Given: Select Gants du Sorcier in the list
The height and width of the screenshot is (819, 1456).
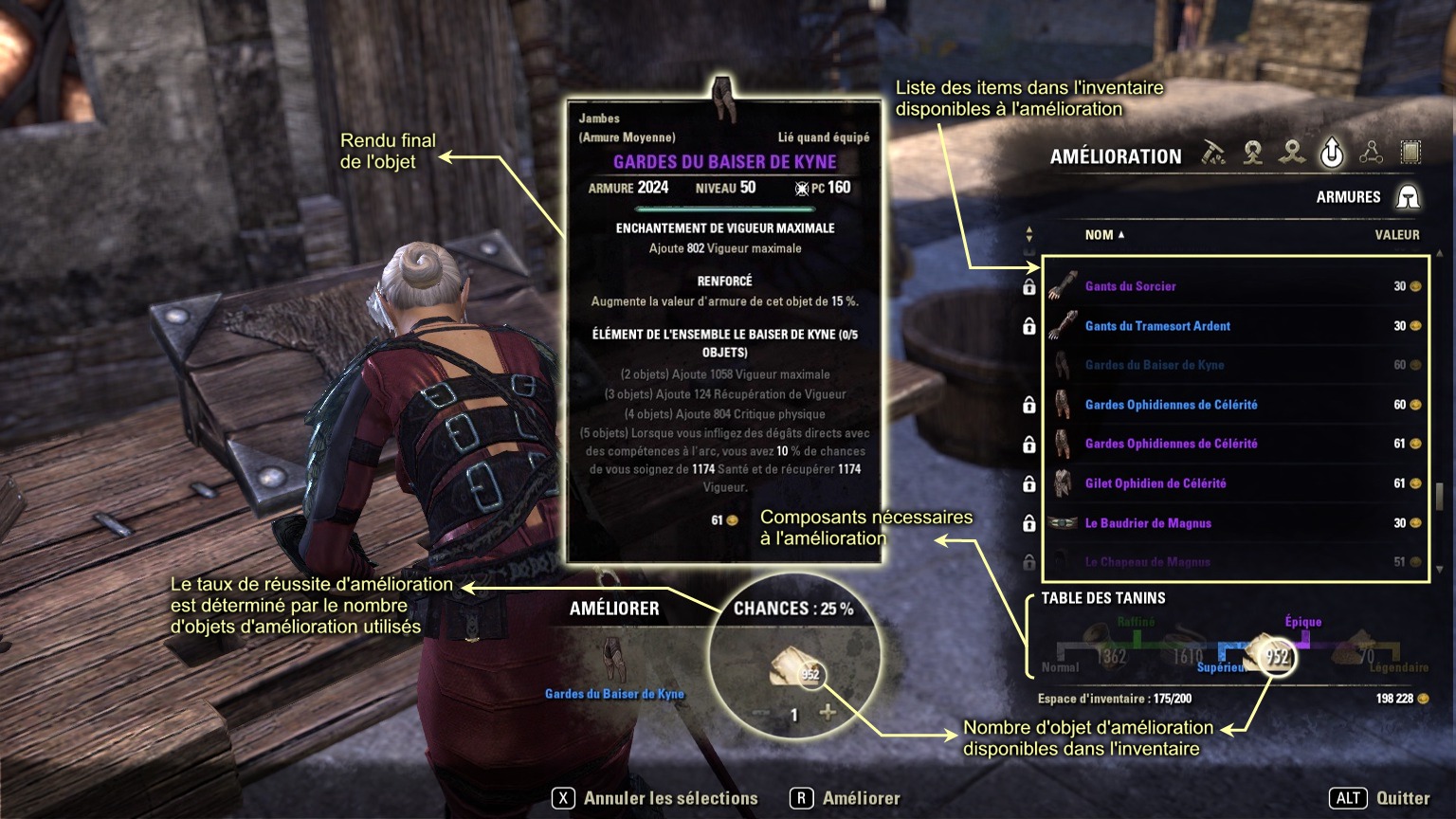Looking at the screenshot, I should [x=1130, y=286].
